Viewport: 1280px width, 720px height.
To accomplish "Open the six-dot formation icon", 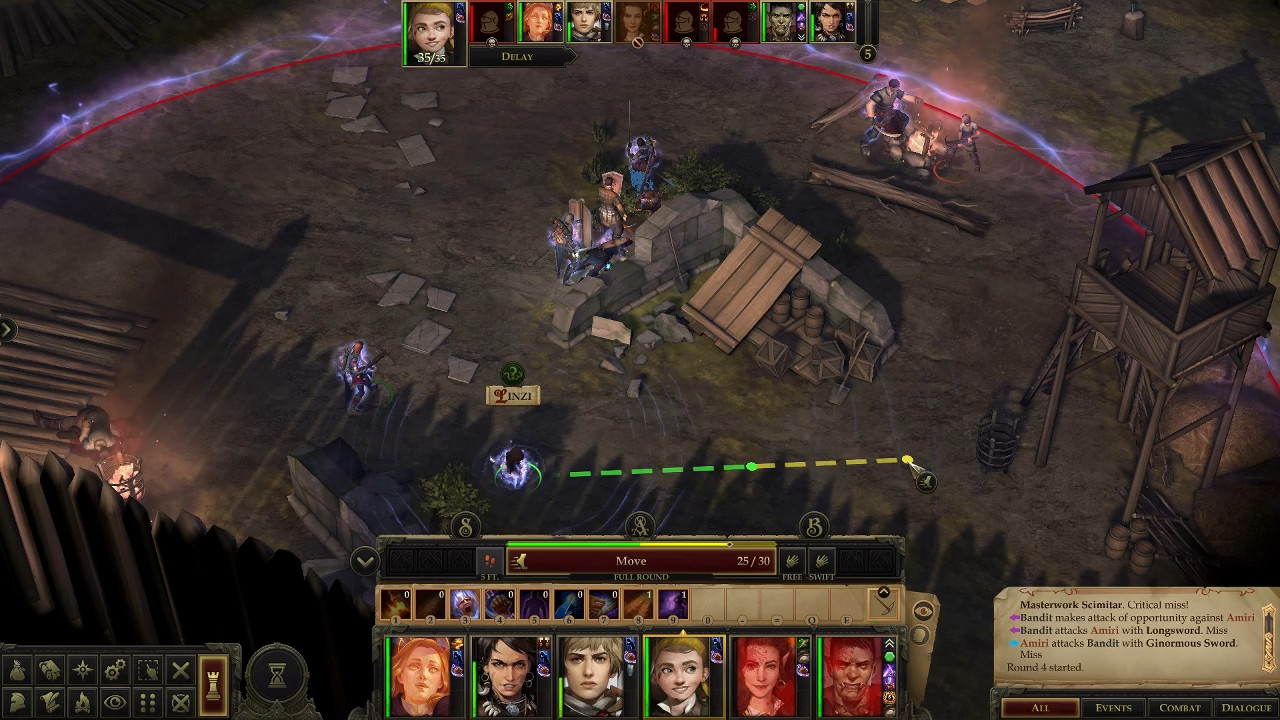I will pos(148,702).
